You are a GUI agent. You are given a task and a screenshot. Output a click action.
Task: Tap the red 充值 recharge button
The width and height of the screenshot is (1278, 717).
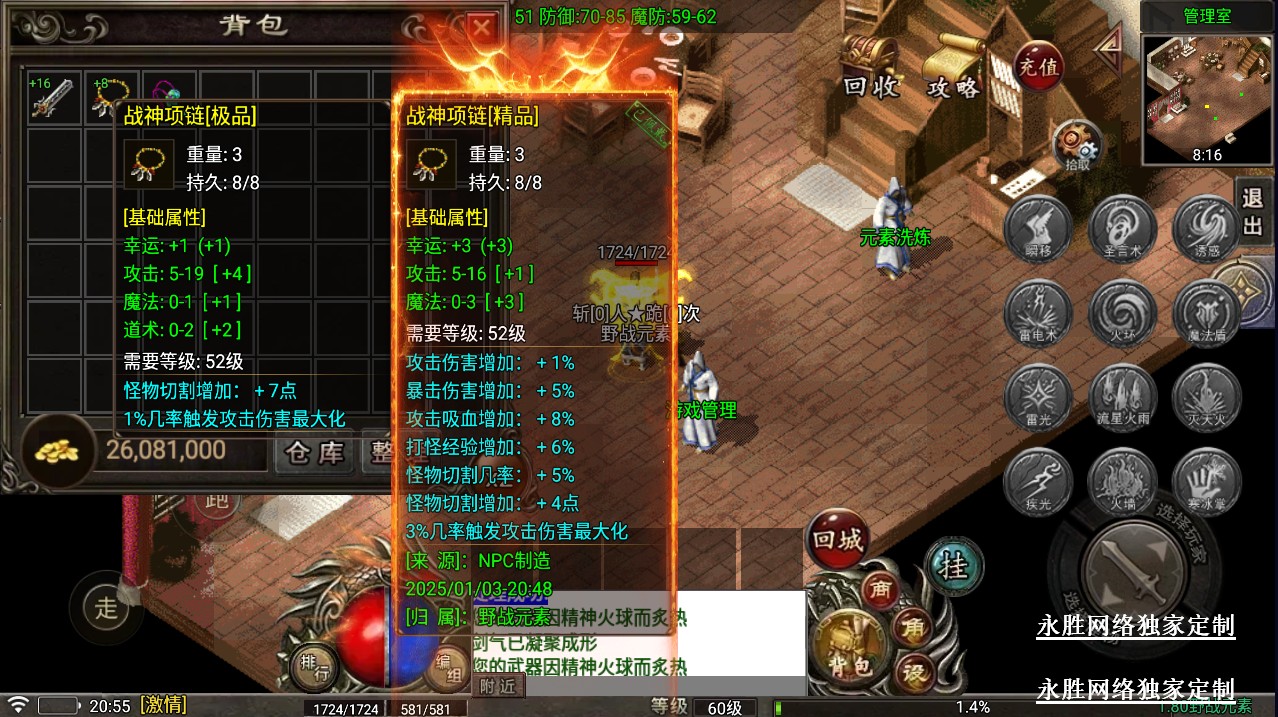coord(1038,67)
